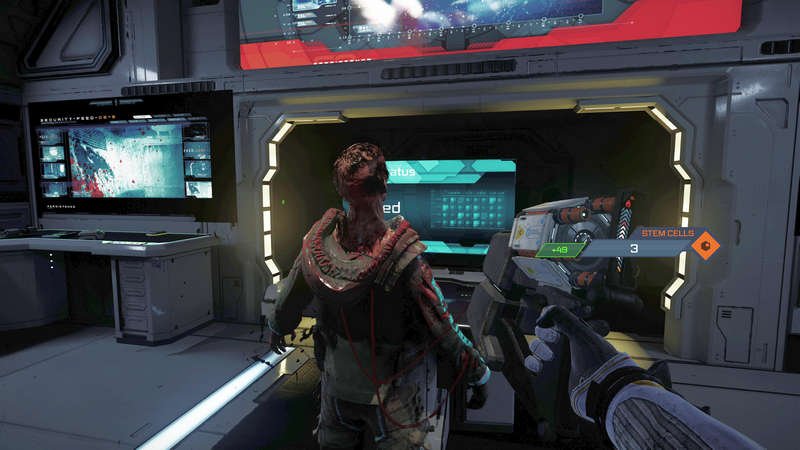Click the orange Stem Cells icon
This screenshot has height=450, width=800.
(x=706, y=246)
